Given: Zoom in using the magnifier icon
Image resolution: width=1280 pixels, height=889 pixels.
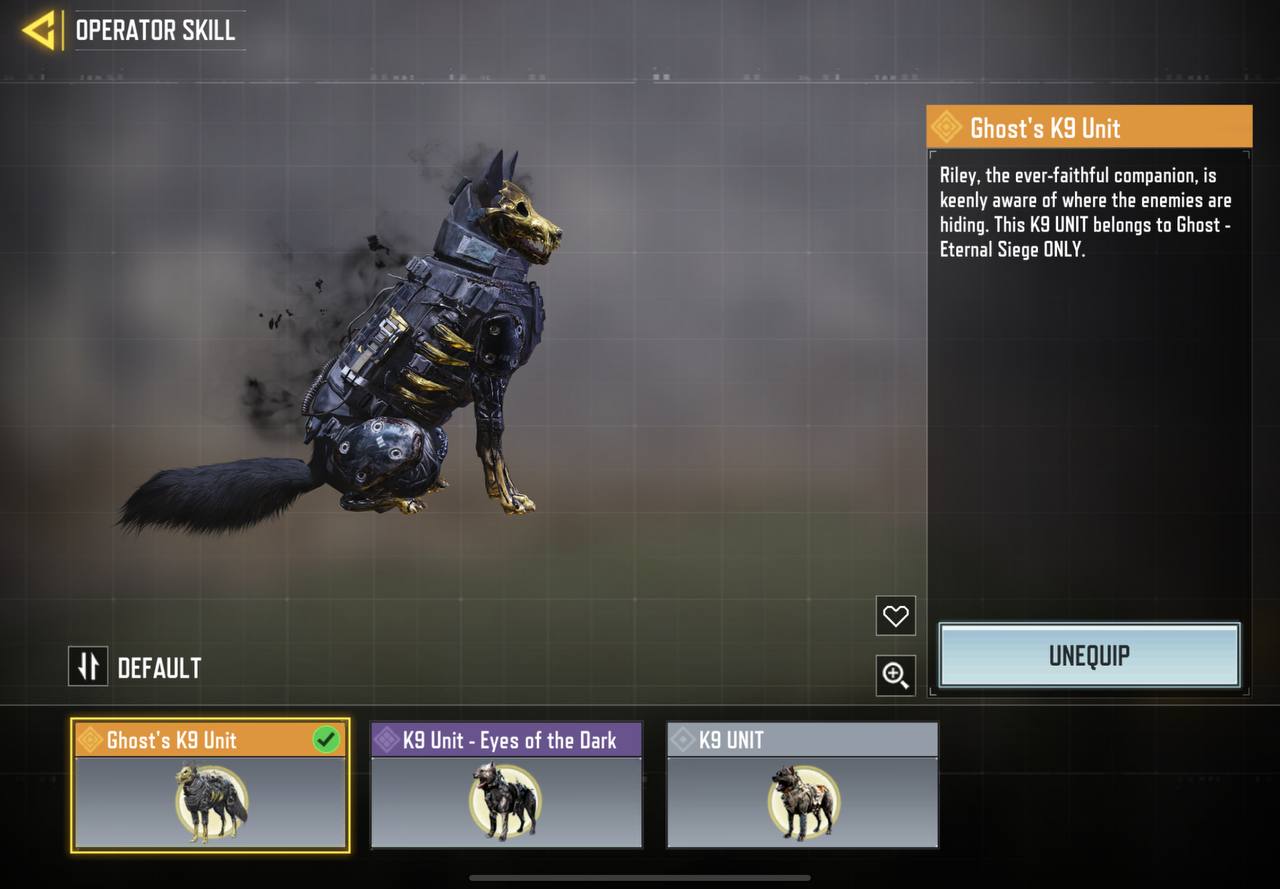Looking at the screenshot, I should point(895,676).
